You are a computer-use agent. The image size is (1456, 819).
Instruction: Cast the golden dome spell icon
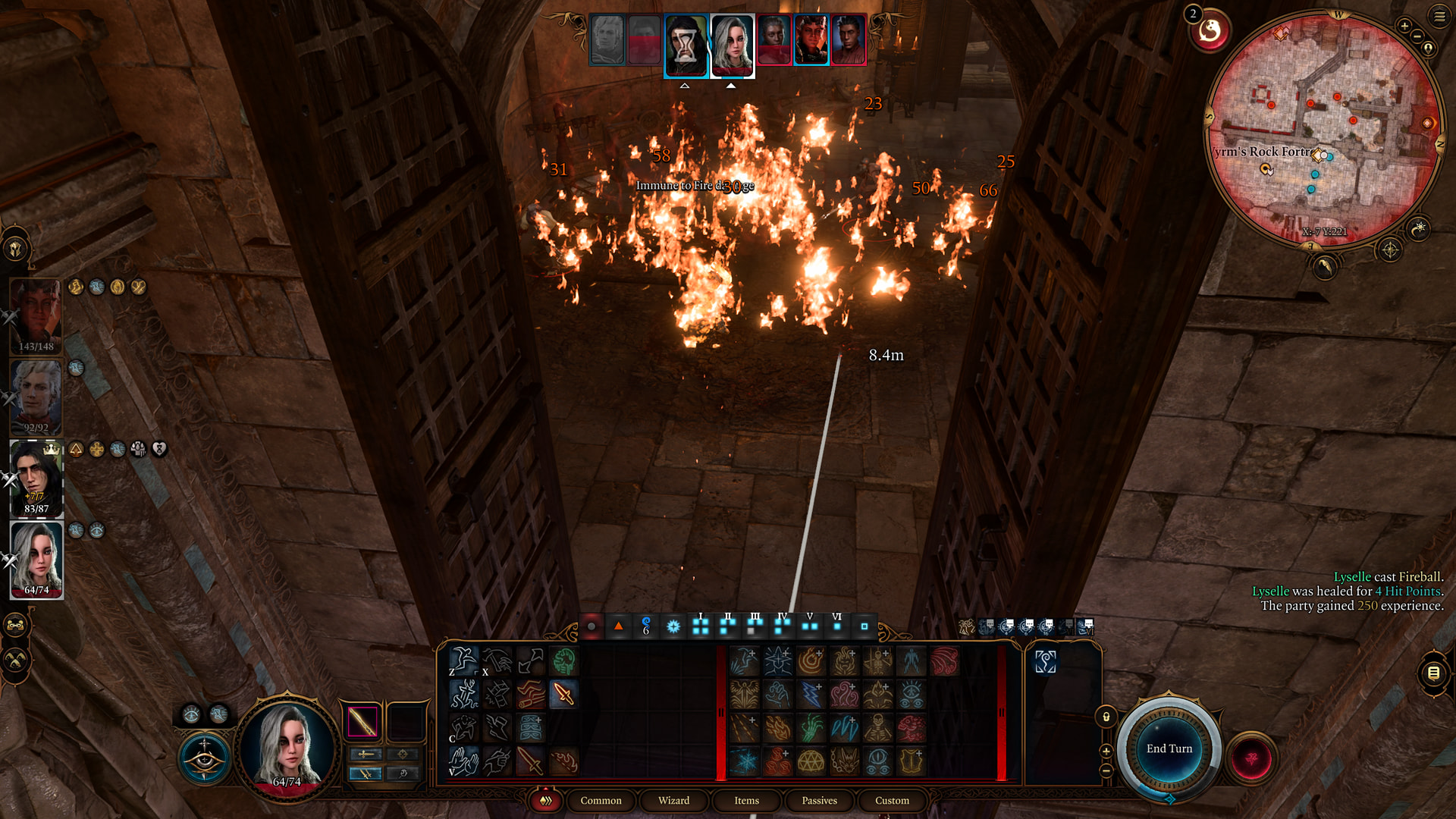point(811,761)
